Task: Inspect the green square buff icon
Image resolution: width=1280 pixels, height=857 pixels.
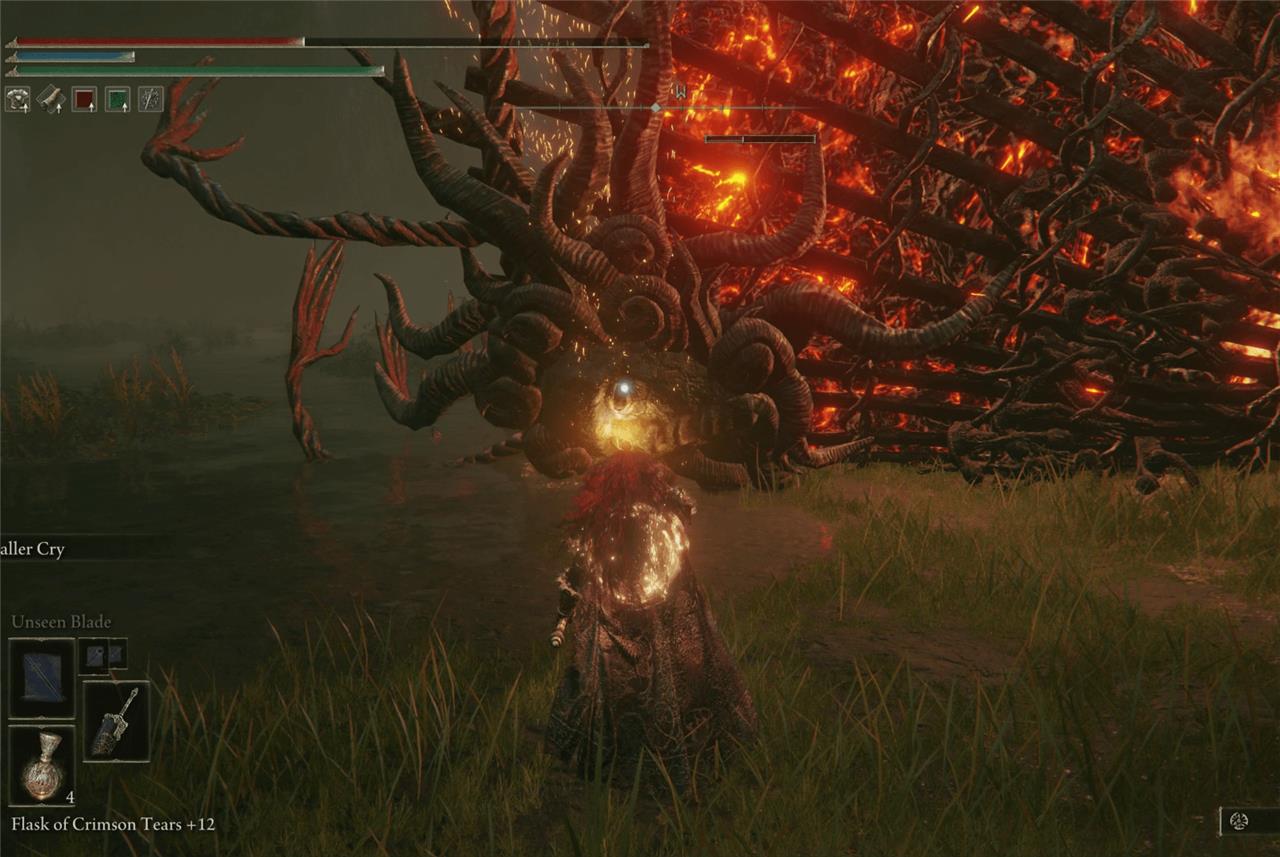Action: click(x=118, y=98)
